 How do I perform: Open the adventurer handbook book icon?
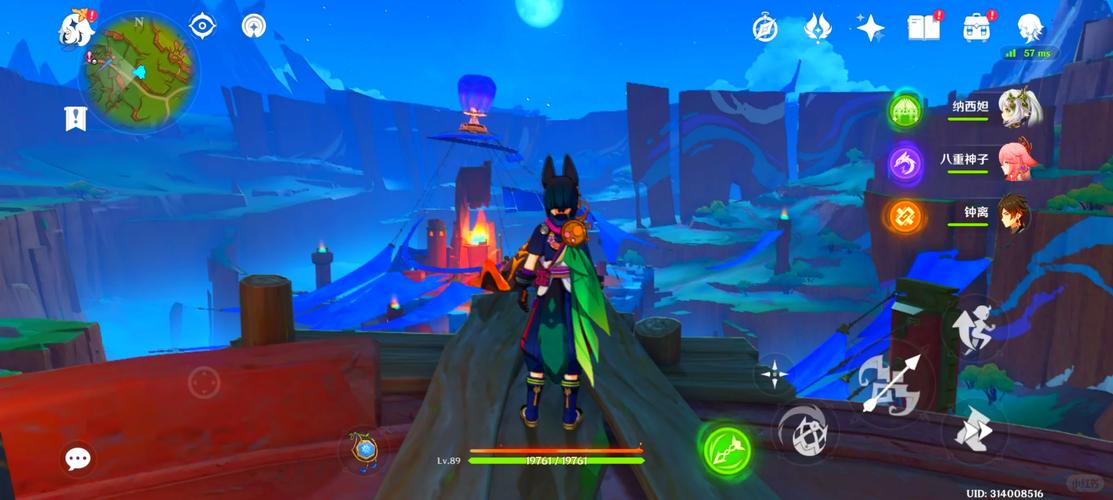[x=923, y=27]
